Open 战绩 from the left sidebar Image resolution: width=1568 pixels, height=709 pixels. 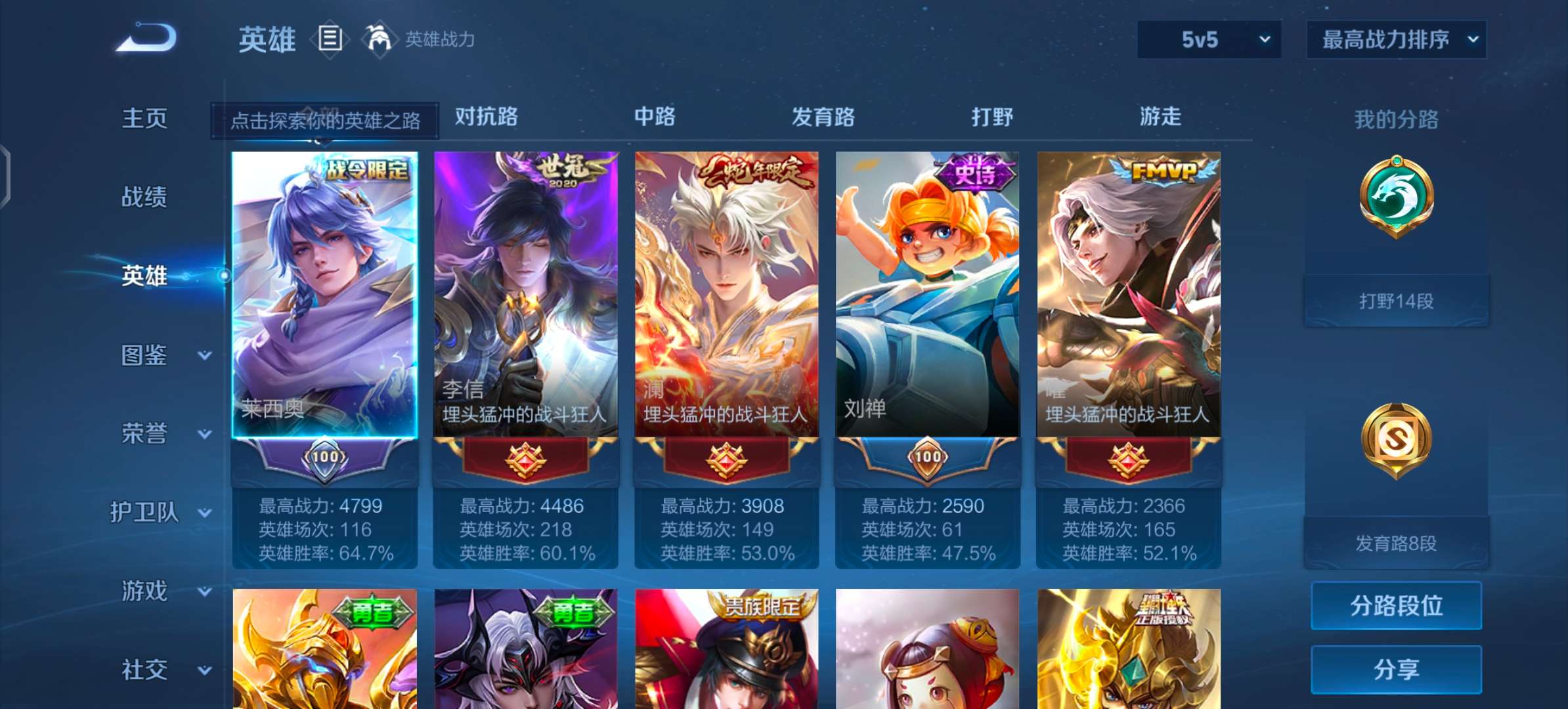[146, 196]
